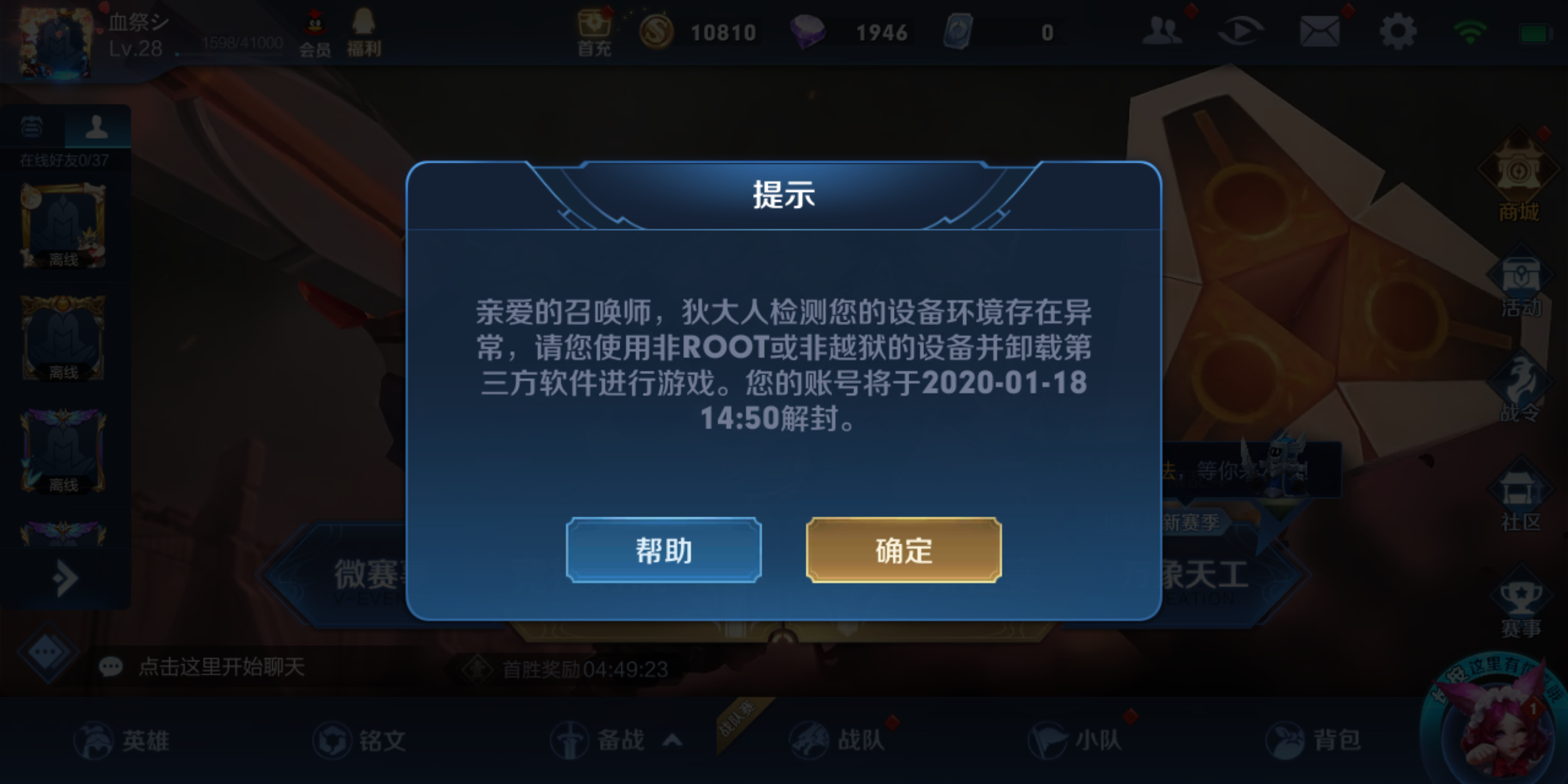Open the 赛事 (Esports) panel
This screenshot has height=784, width=1568.
[x=1521, y=599]
